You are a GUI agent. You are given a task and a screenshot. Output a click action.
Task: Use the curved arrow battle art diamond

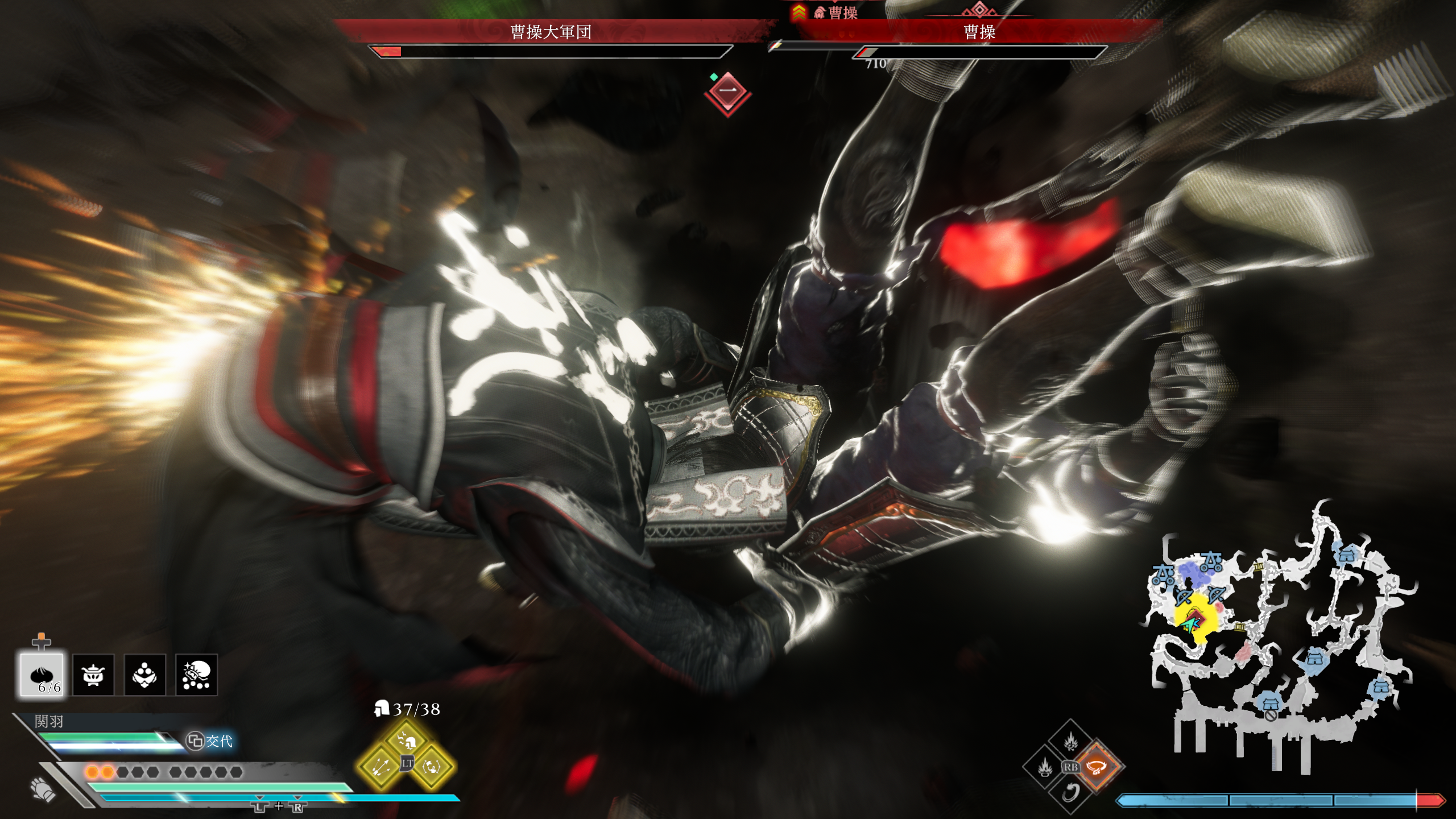pyautogui.click(x=1070, y=792)
